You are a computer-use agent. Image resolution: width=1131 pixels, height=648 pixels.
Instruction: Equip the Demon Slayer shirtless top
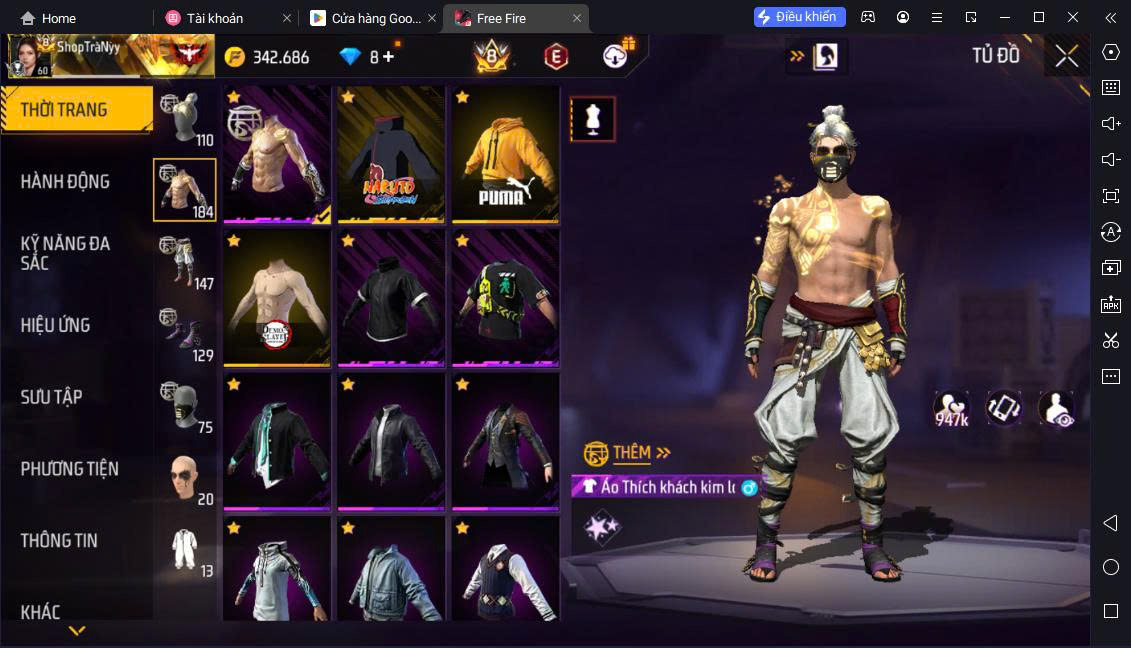click(x=277, y=298)
